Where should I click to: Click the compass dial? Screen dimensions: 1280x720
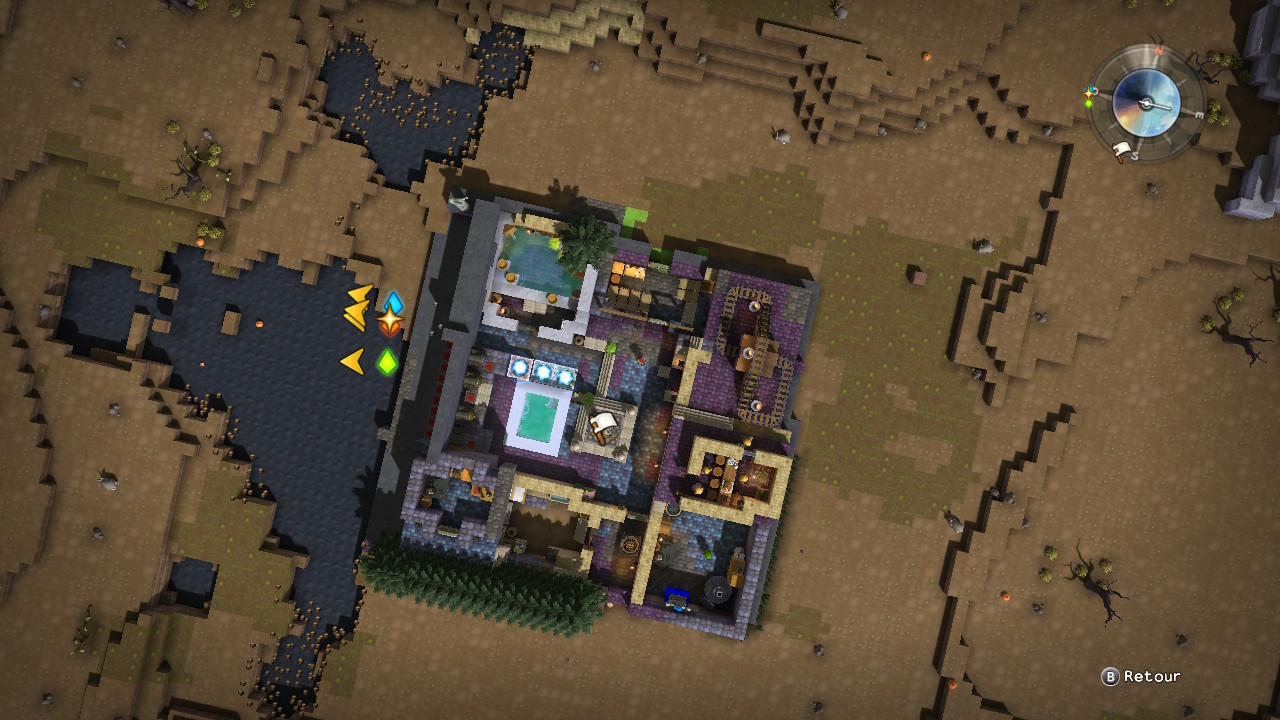[x=1146, y=101]
